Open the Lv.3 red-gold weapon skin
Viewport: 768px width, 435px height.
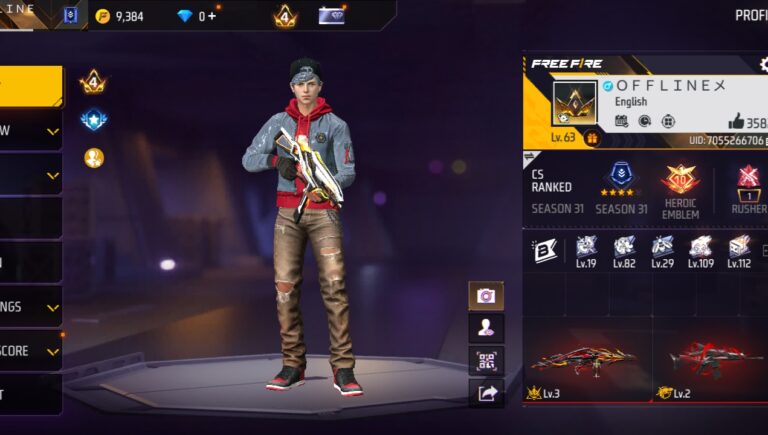584,358
